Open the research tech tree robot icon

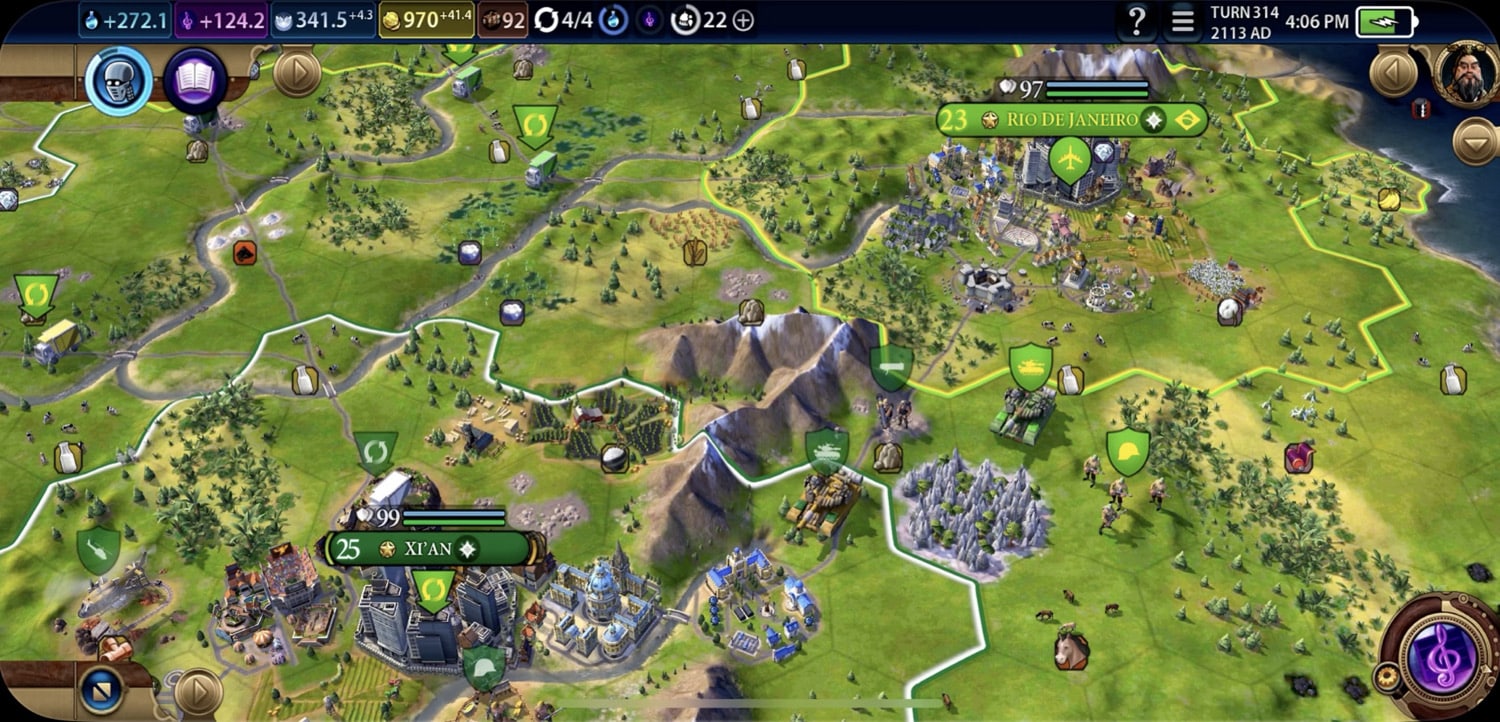[119, 79]
